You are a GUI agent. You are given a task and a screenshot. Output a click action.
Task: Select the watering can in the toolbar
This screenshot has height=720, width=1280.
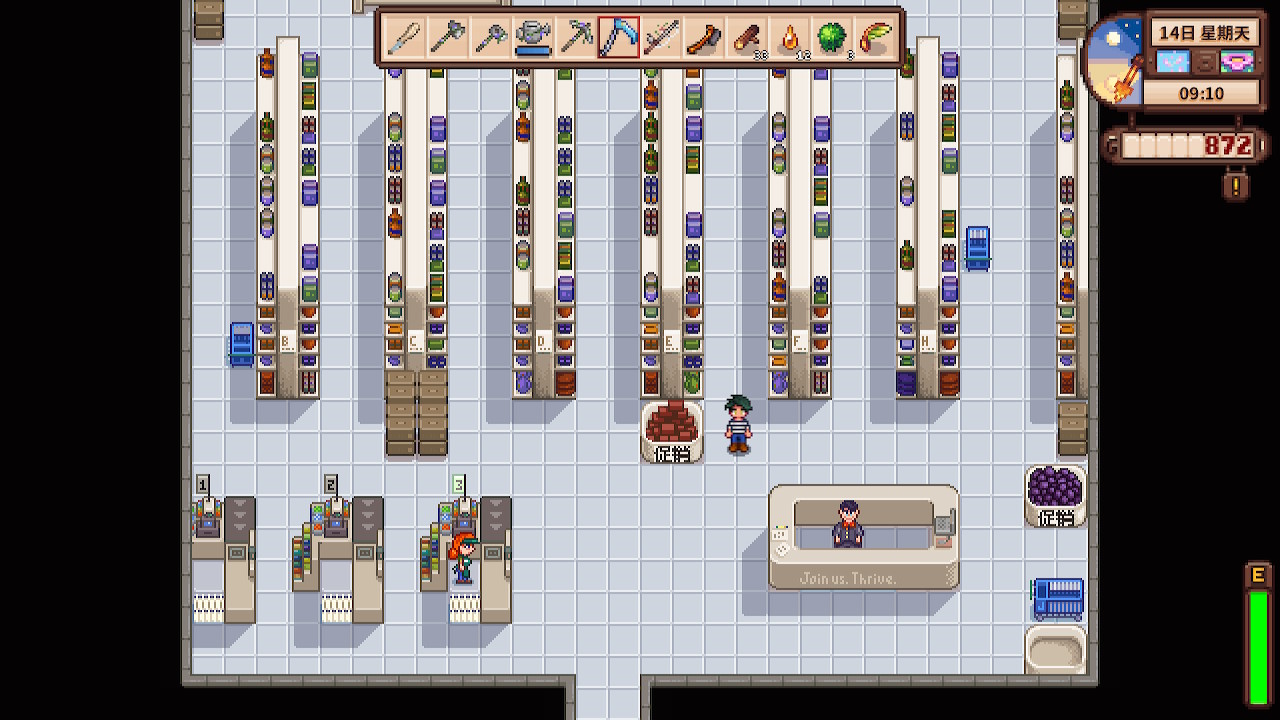533,38
